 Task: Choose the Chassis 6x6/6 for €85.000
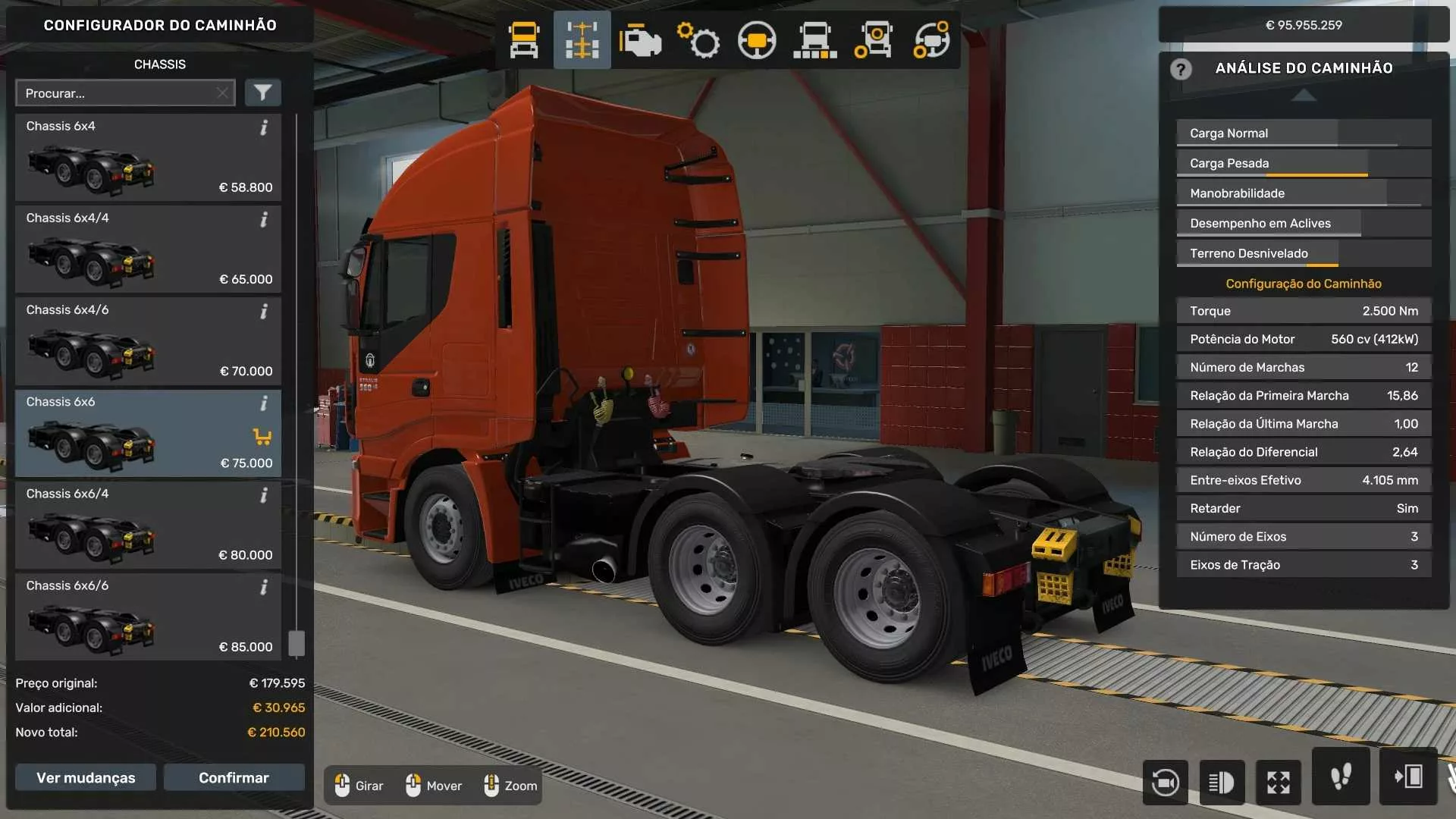coord(148,617)
